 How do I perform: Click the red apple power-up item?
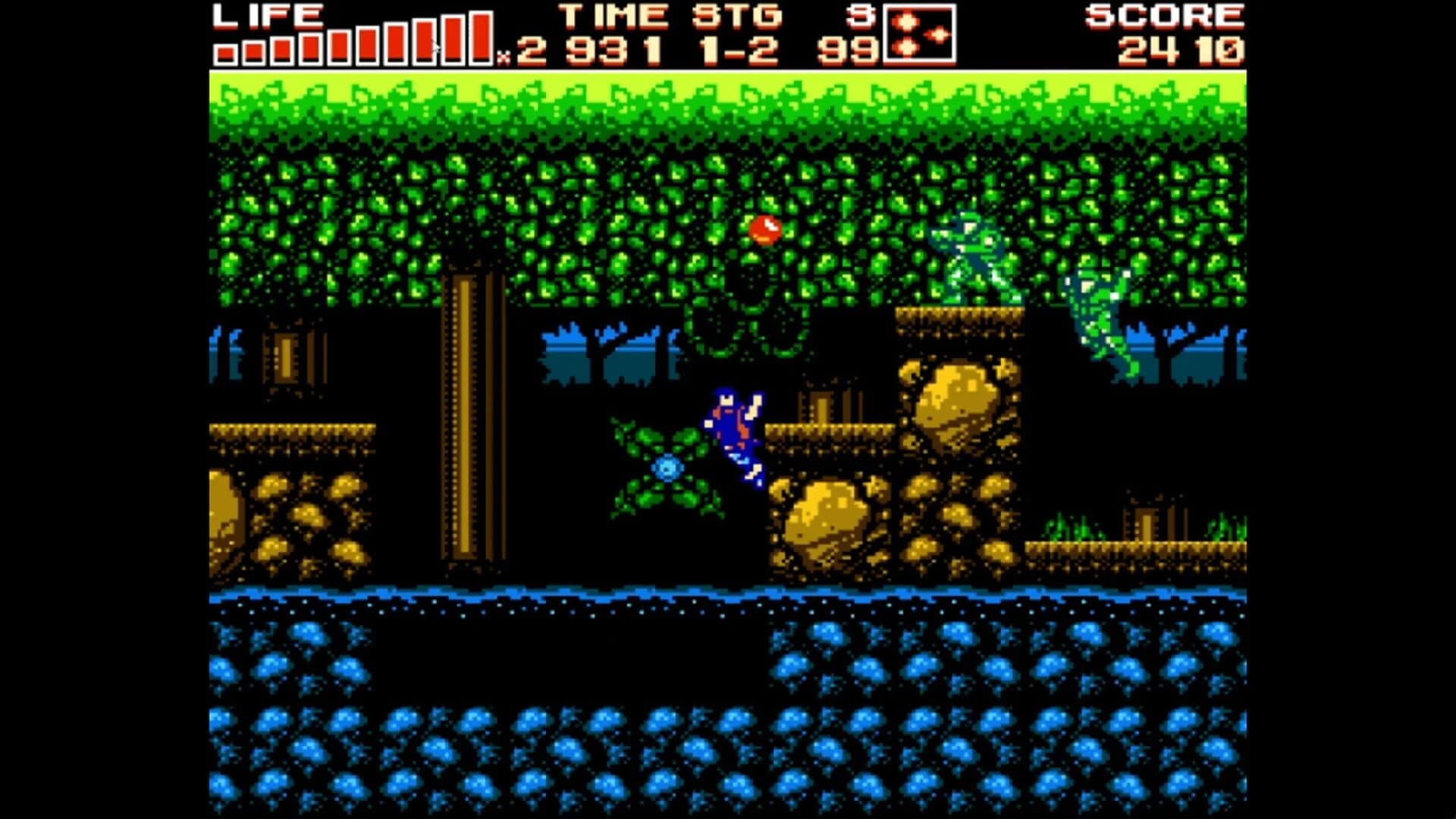coord(766,229)
